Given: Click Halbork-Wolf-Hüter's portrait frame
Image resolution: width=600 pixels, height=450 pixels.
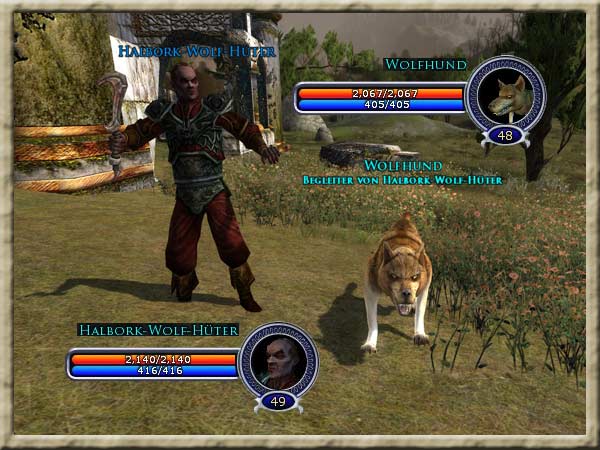Looking at the screenshot, I should pos(277,359).
